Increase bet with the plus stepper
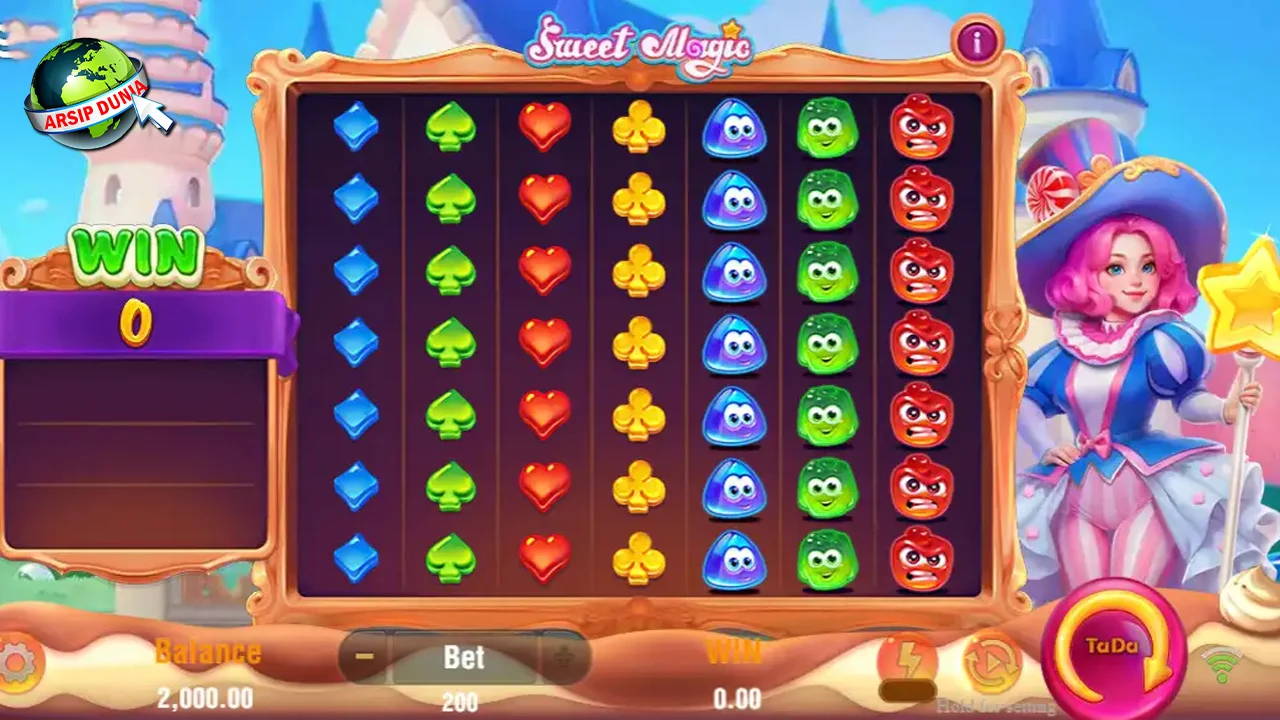 (561, 657)
